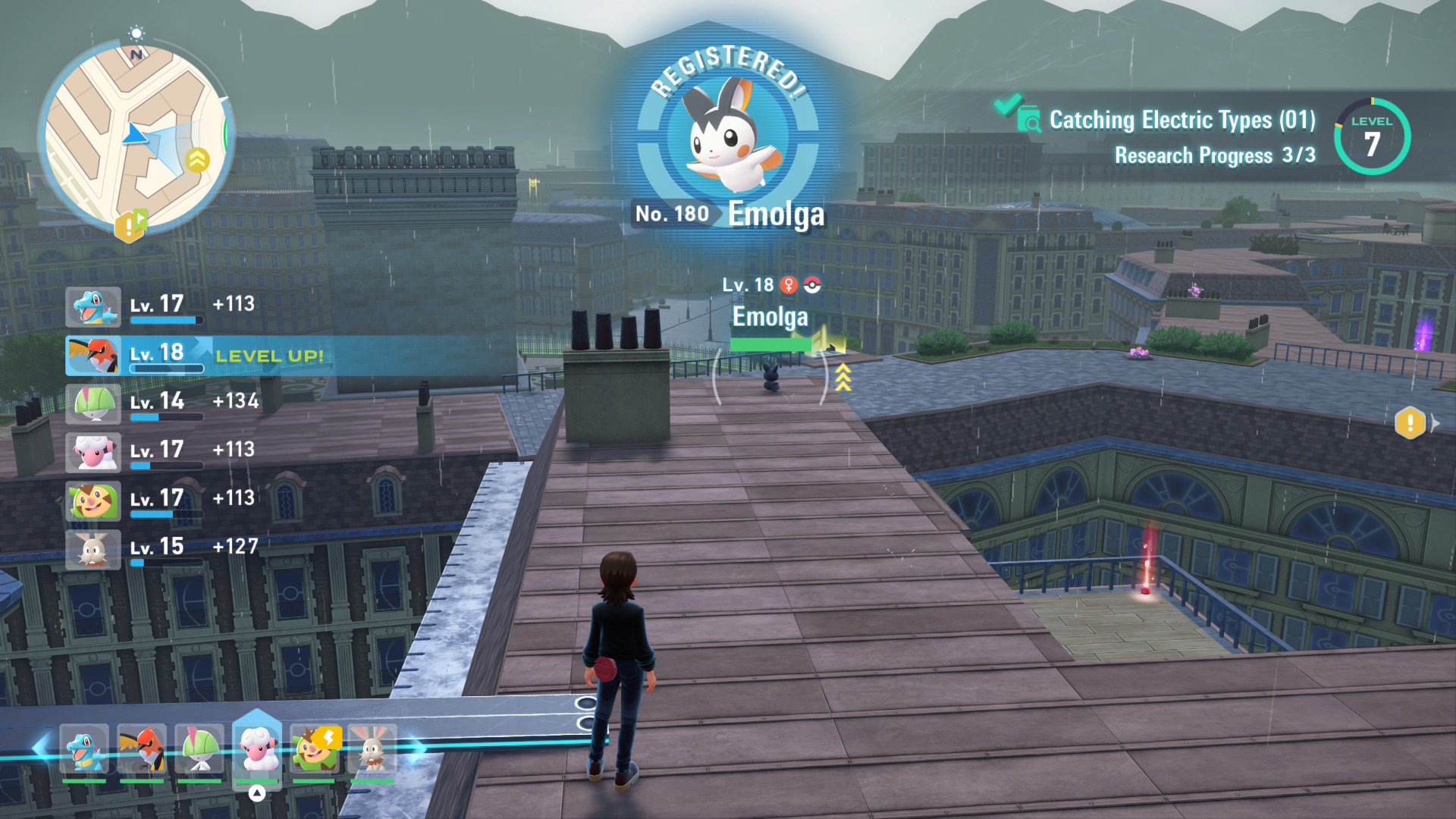Select the orange exclamation marker on minimap edge
Image resolution: width=1456 pixels, height=819 pixels.
point(129,226)
